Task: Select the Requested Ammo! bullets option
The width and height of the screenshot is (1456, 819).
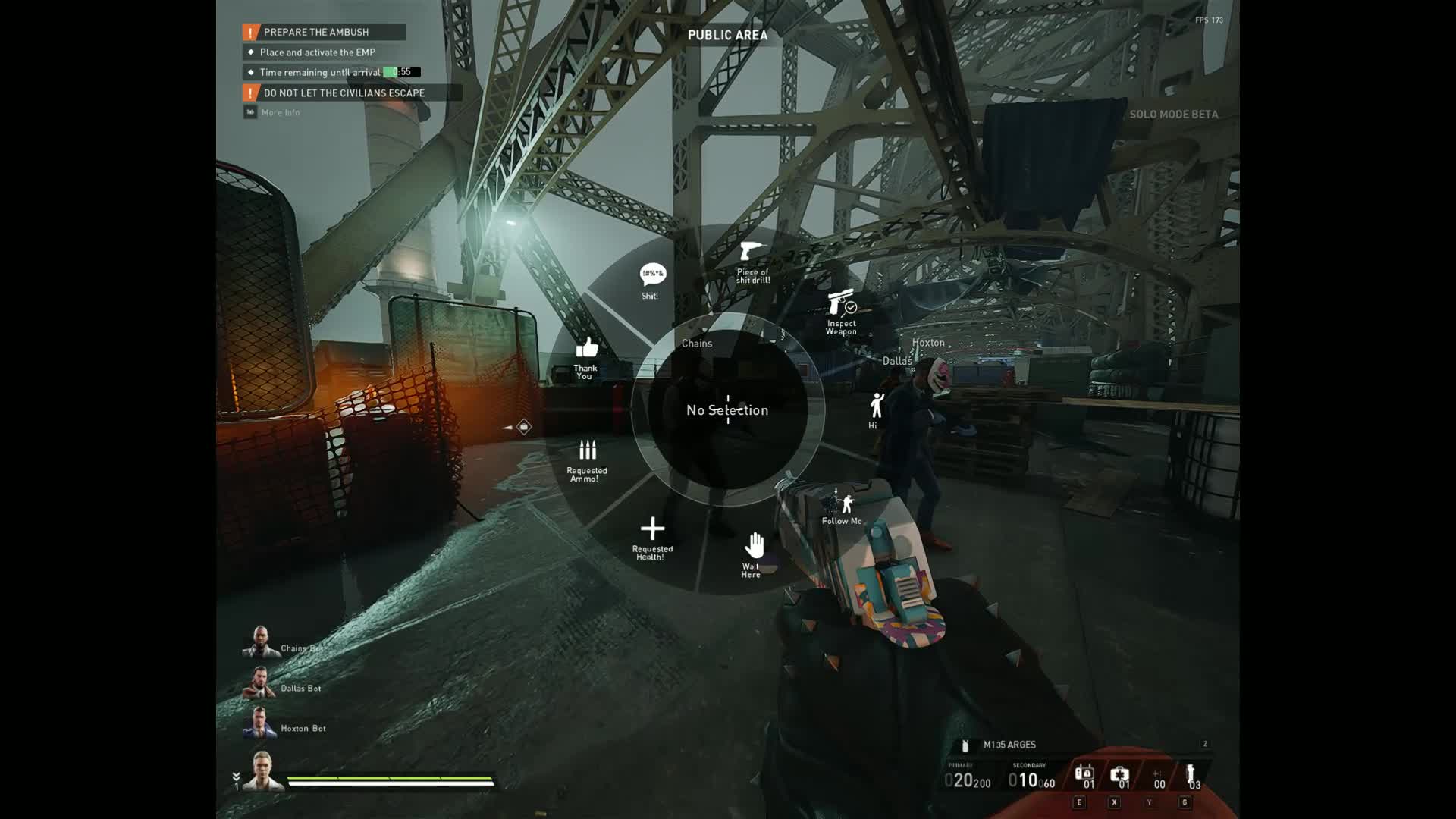Action: [x=587, y=458]
